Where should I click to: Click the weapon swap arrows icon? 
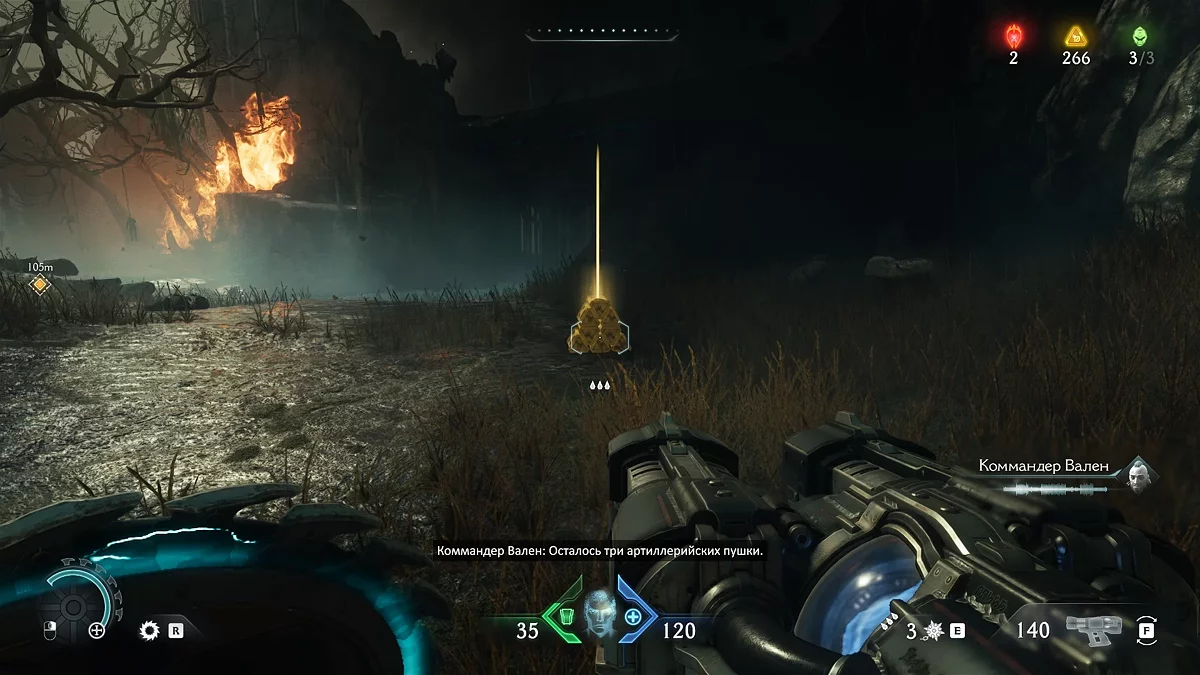click(1146, 630)
